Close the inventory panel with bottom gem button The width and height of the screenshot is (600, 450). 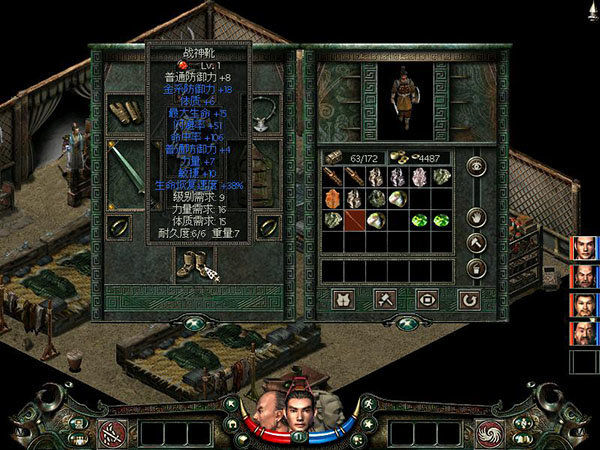(x=406, y=323)
